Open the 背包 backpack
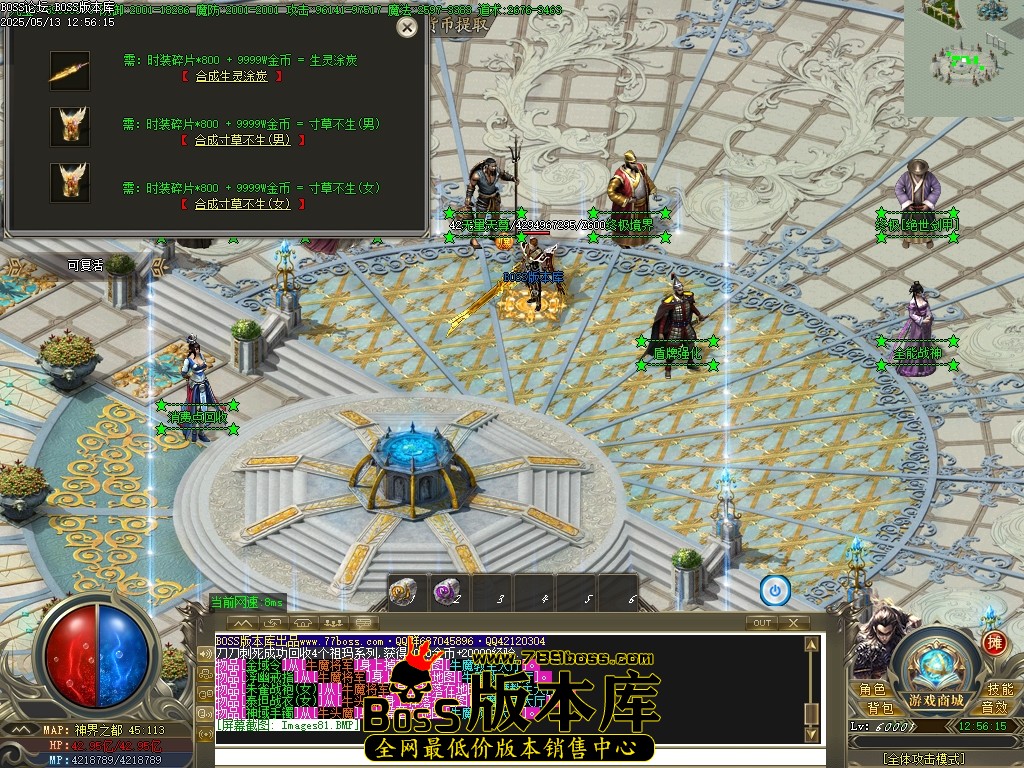Viewport: 1024px width, 768px height. coord(880,708)
